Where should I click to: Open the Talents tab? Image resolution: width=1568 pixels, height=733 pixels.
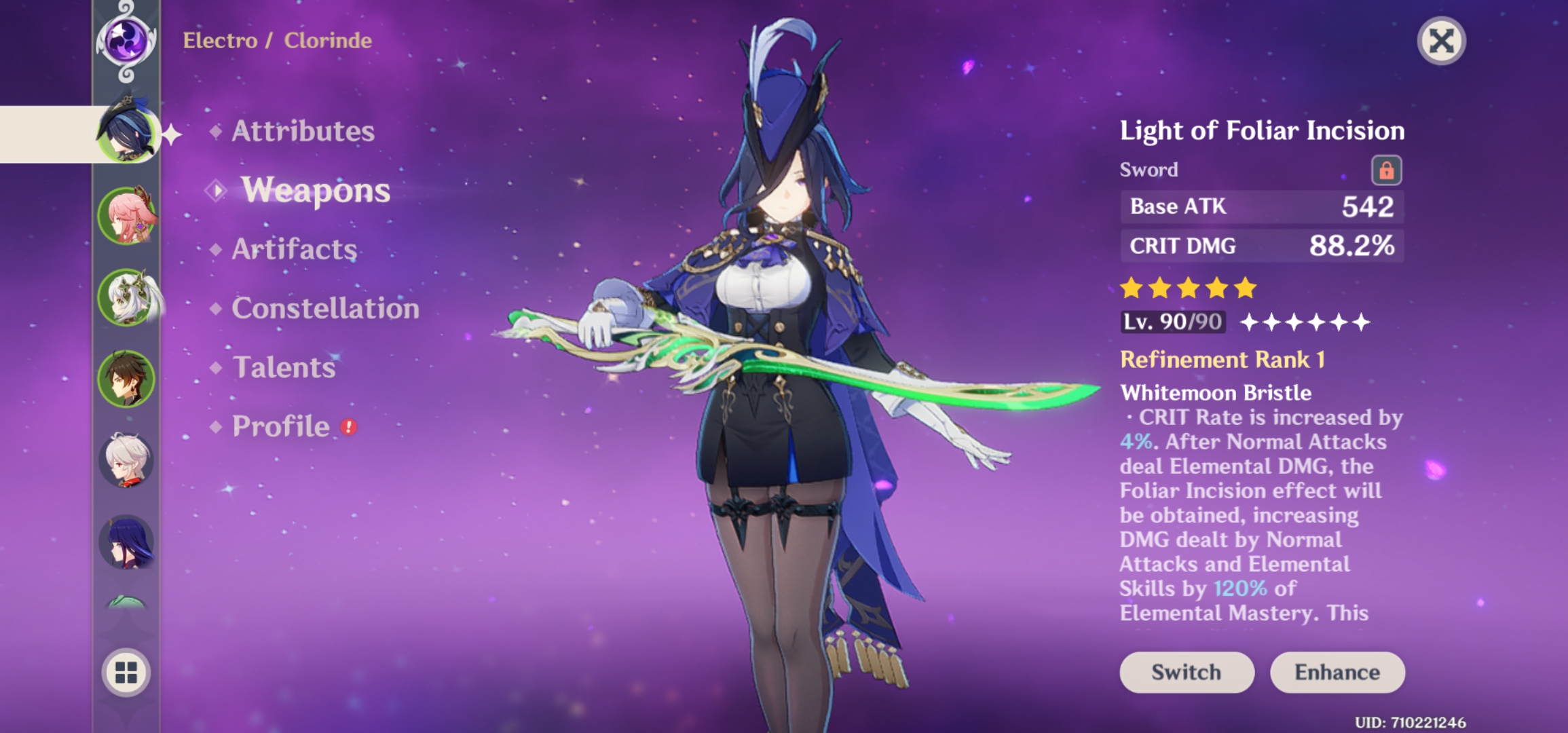(284, 368)
